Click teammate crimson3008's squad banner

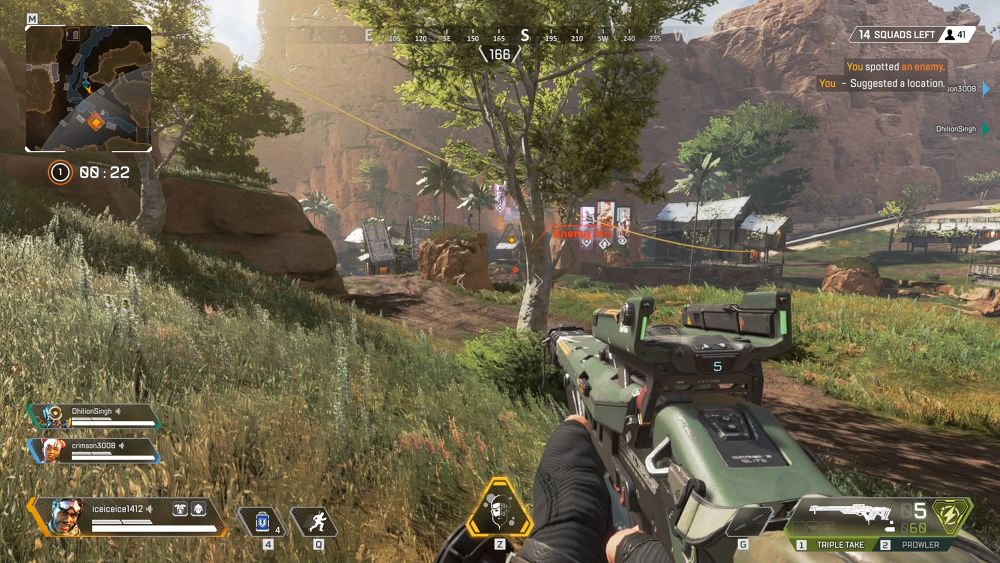point(94,450)
